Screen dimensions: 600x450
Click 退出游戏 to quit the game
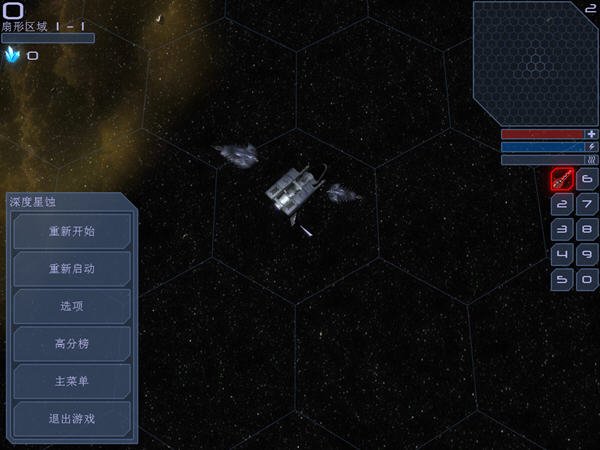pyautogui.click(x=72, y=419)
